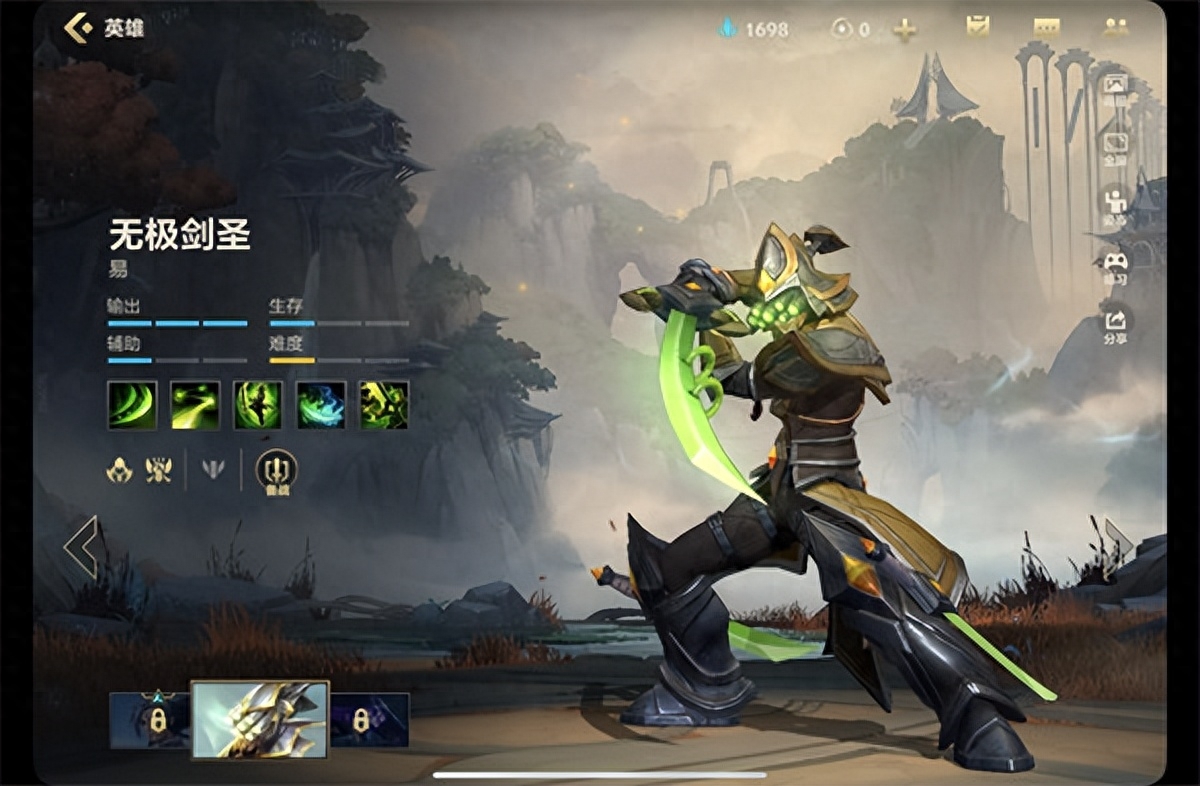Viewport: 1200px width, 786px height.
Task: Open the clipboard checklist missions icon
Action: (x=977, y=27)
